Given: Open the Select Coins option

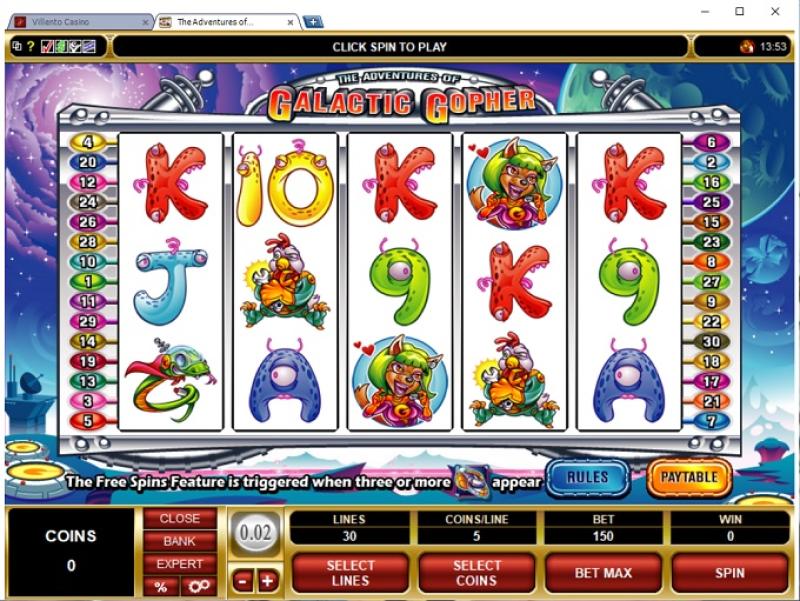Looking at the screenshot, I should coord(476,573).
